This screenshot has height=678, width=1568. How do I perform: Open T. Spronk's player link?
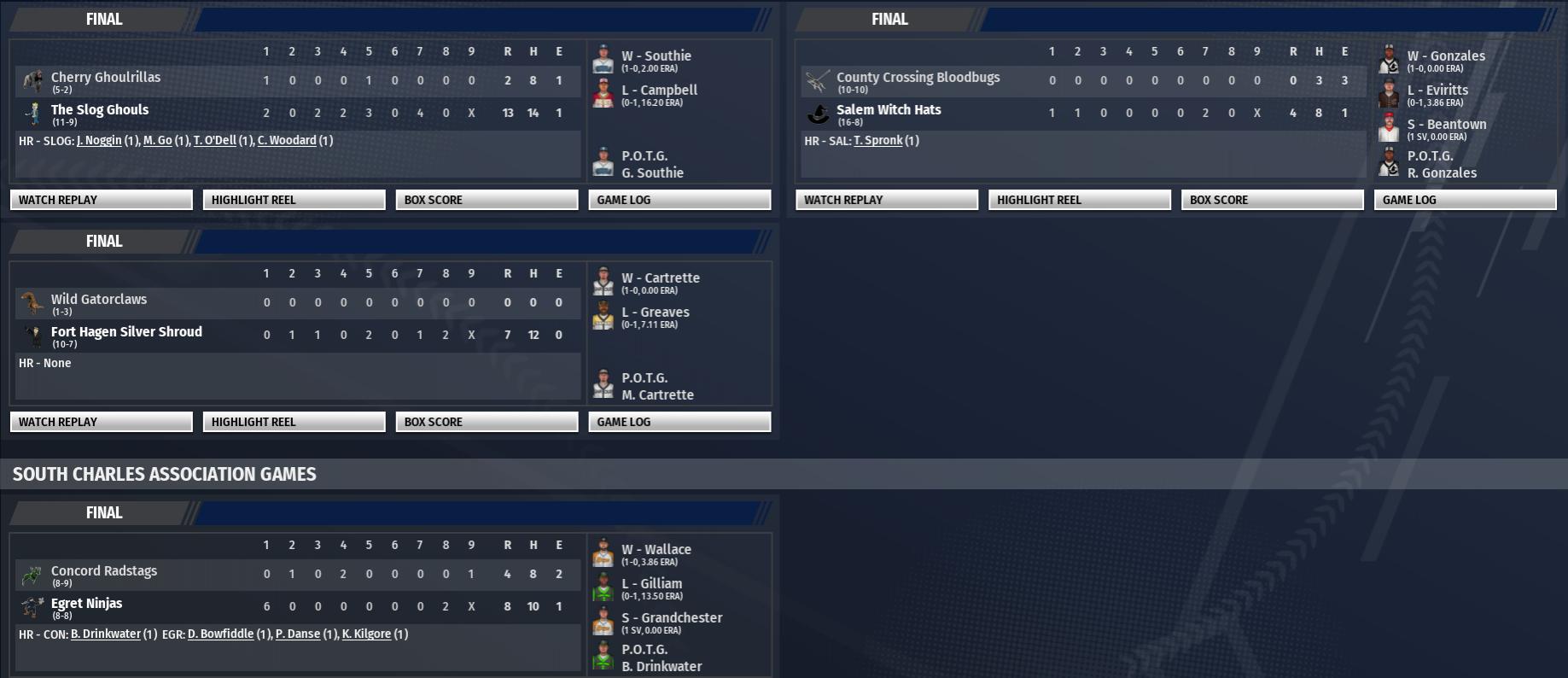tap(877, 141)
